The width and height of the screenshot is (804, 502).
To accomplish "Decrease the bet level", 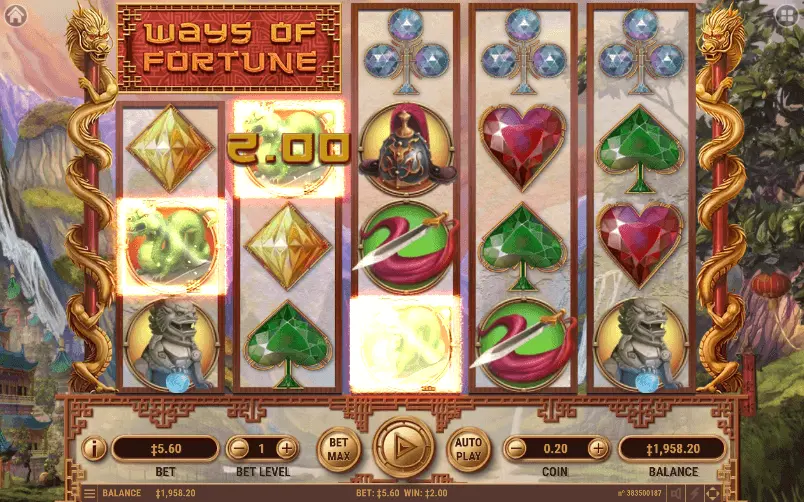I will [x=238, y=448].
